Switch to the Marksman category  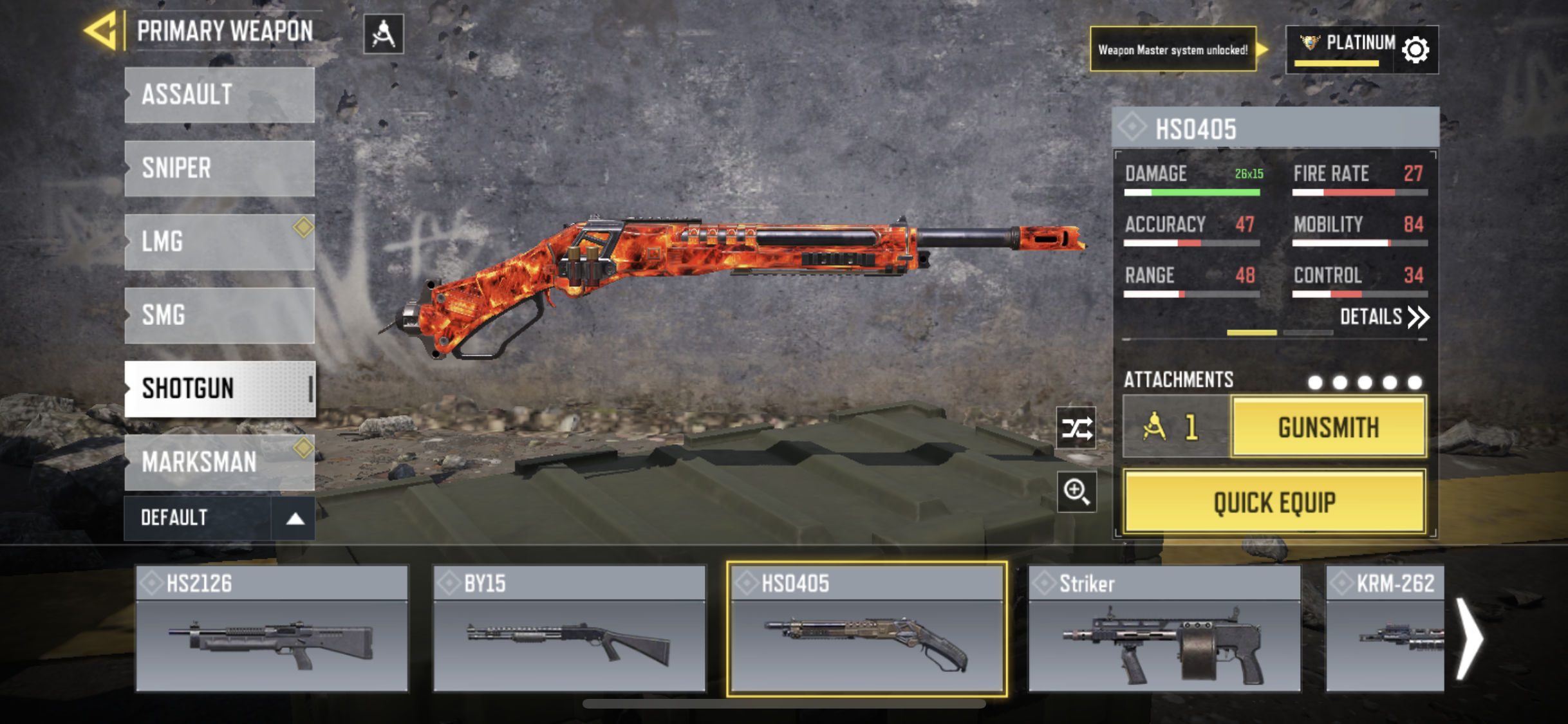(x=219, y=462)
